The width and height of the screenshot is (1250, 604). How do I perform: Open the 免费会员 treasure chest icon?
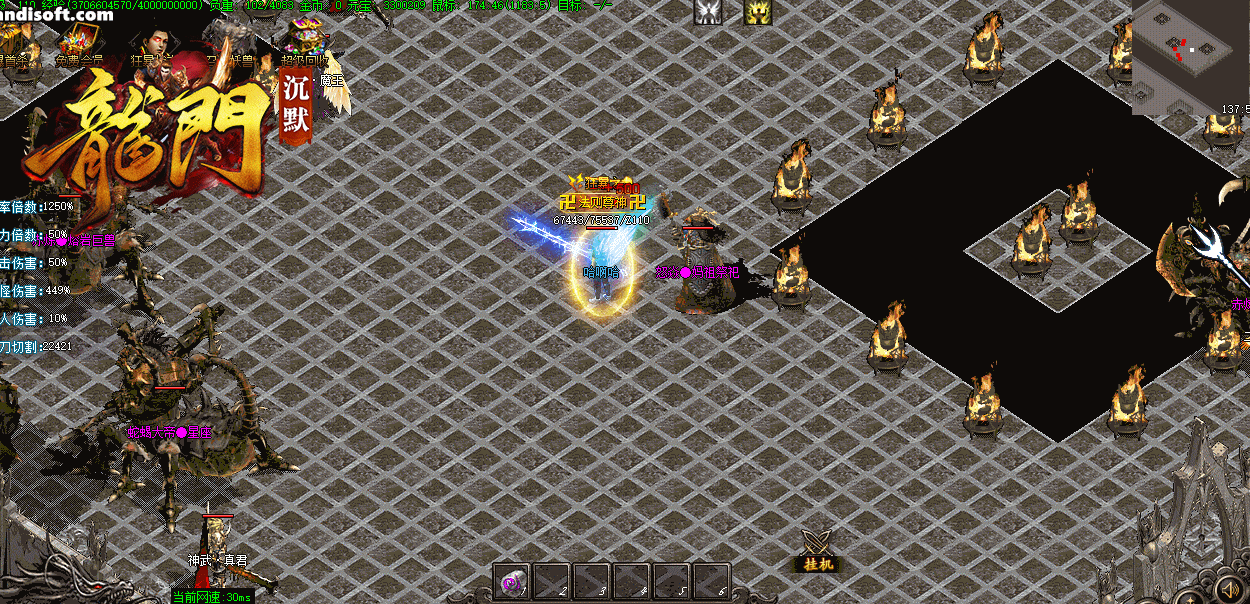77,43
